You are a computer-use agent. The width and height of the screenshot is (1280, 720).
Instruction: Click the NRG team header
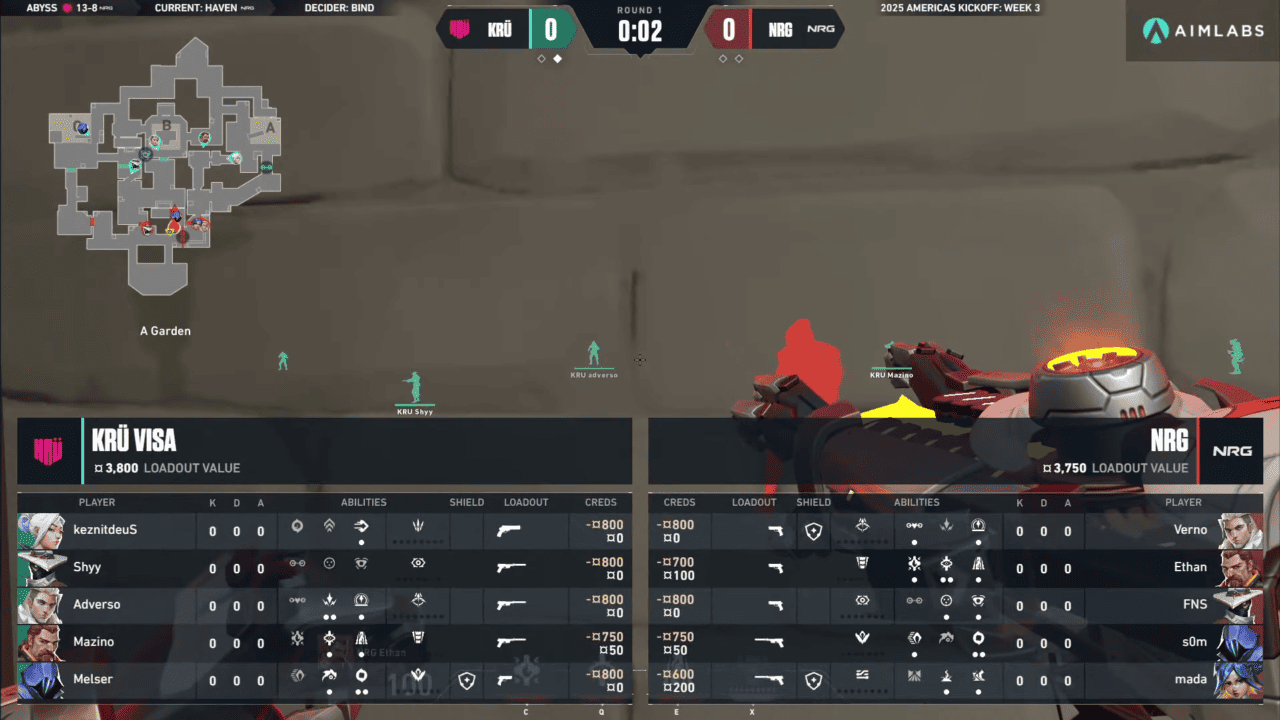point(955,451)
